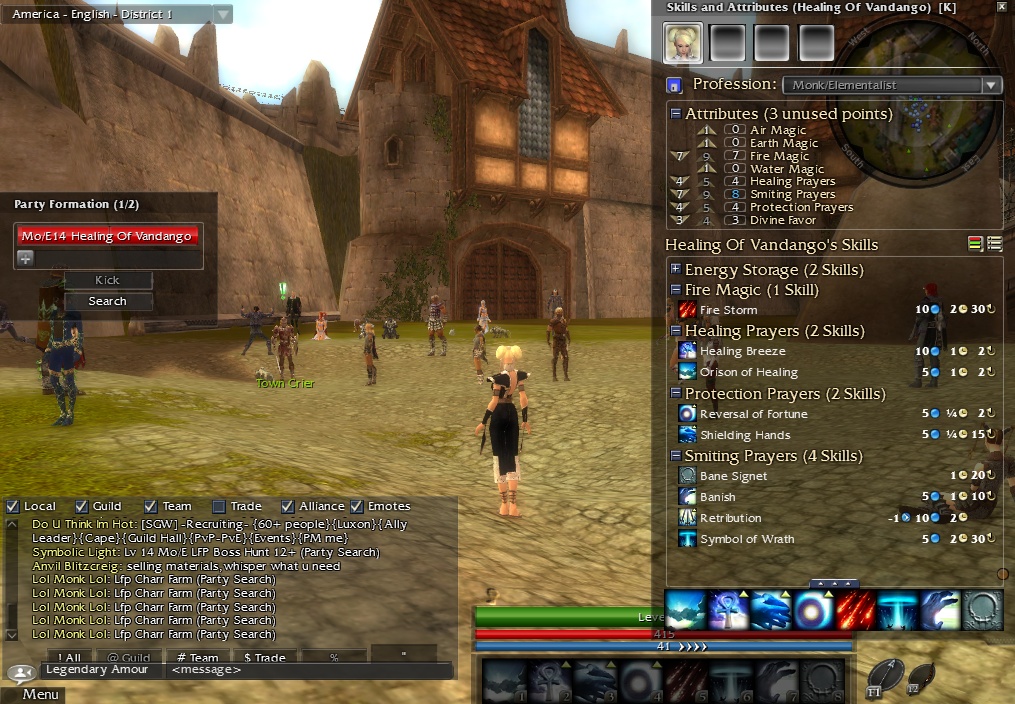This screenshot has width=1015, height=704.
Task: Click the chat message input field
Action: point(300,670)
